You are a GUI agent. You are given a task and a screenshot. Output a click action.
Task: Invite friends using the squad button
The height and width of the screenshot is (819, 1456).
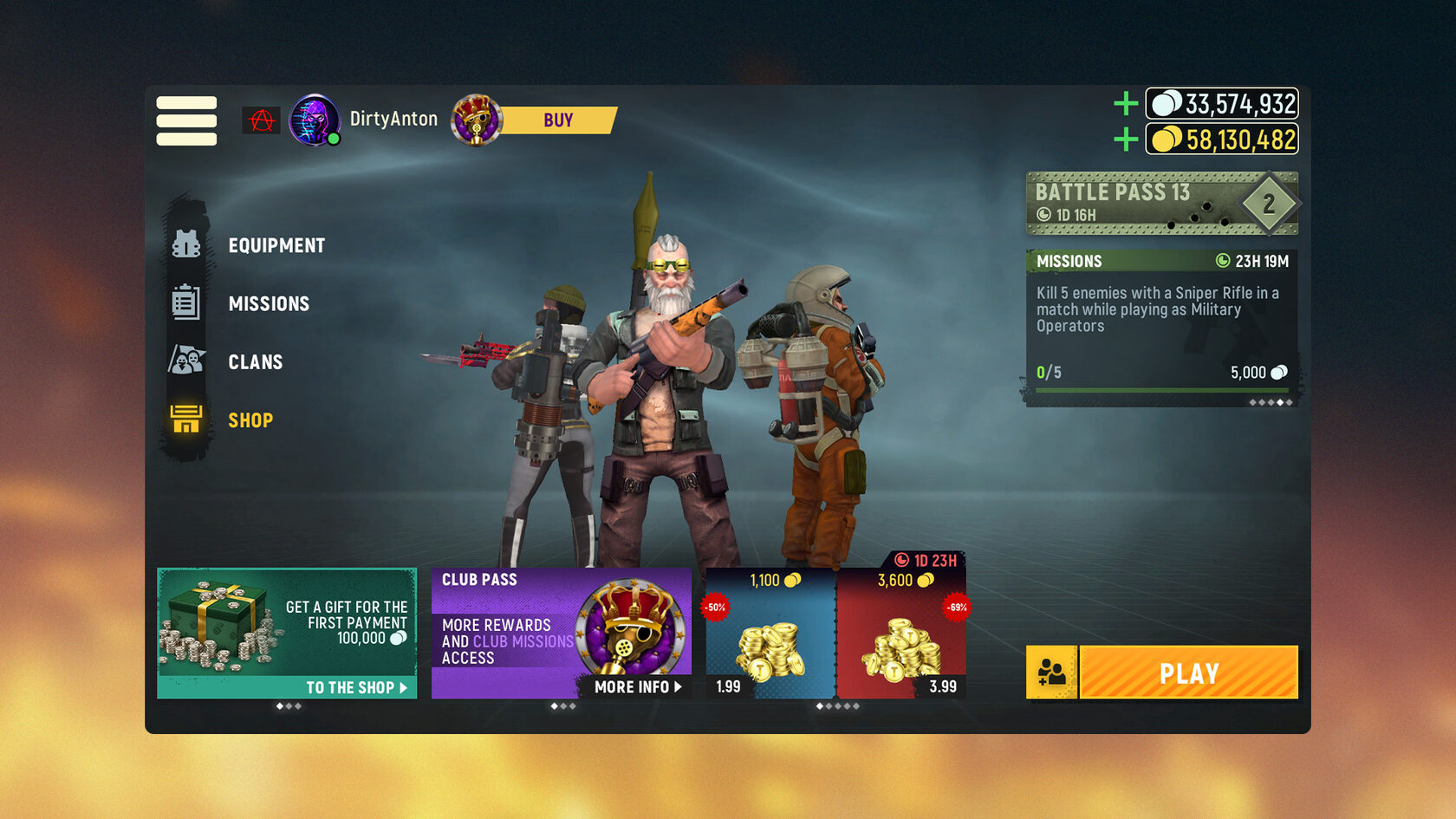pos(1051,673)
